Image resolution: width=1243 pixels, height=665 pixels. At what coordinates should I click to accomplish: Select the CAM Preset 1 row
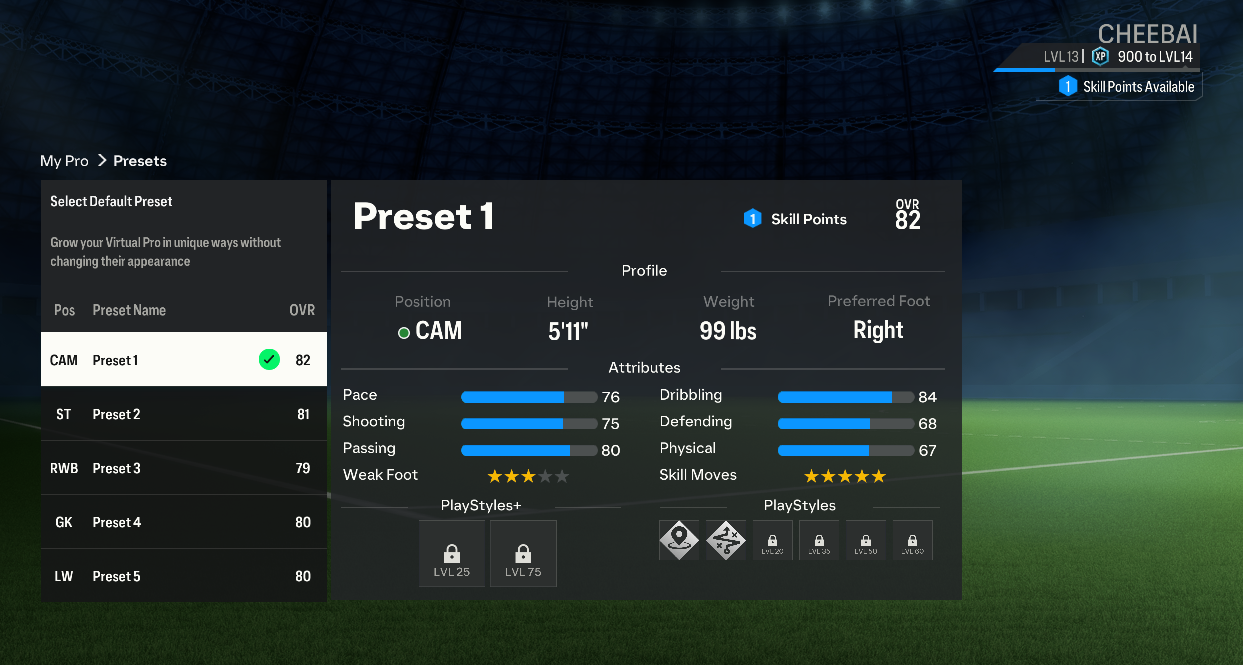tap(183, 360)
